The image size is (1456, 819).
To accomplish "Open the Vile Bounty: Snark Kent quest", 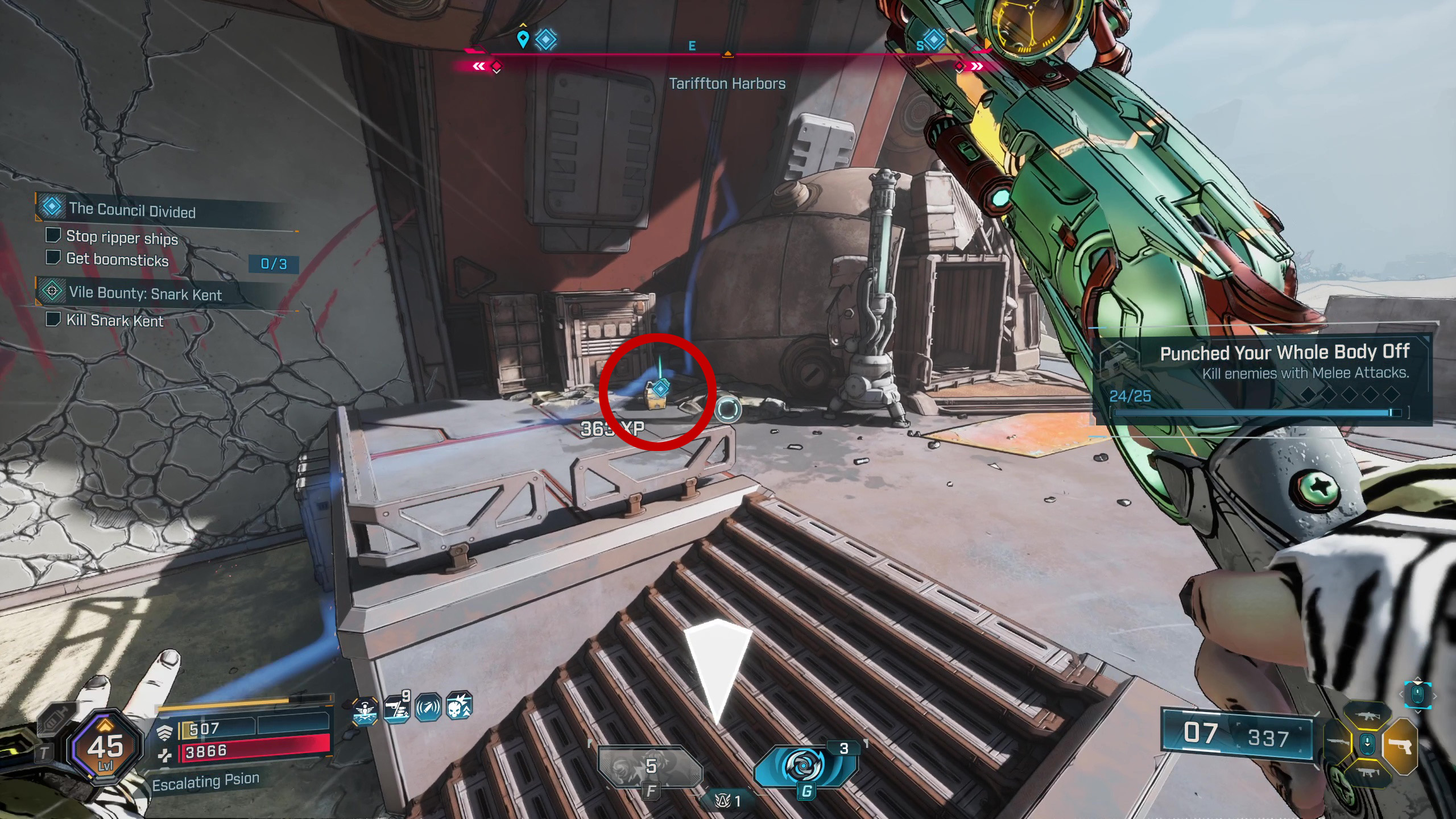I will 145,293.
